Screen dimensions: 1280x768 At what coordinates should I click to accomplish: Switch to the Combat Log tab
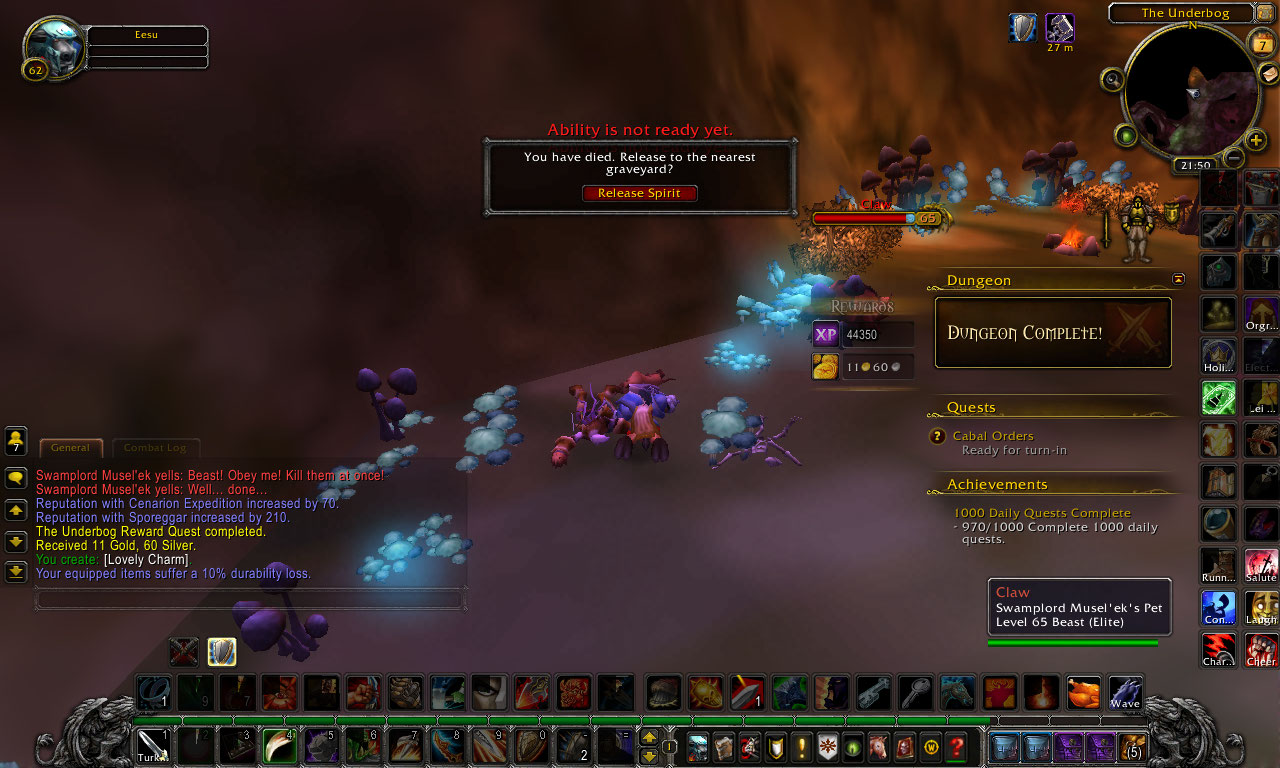[155, 448]
